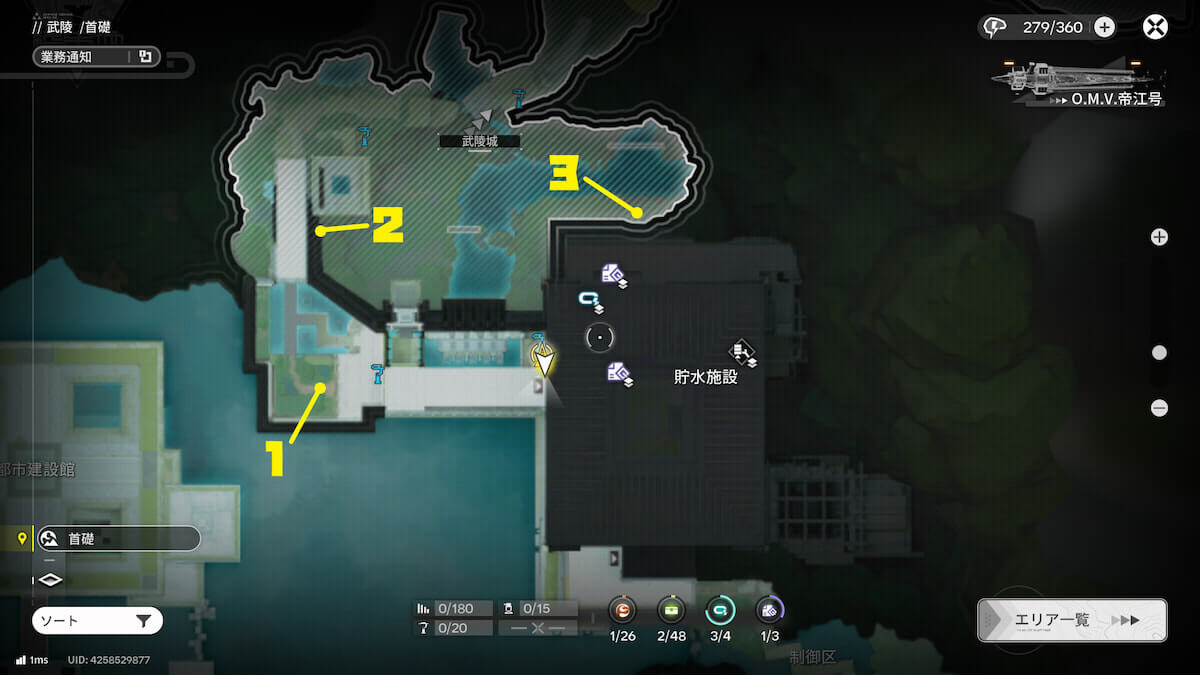Image resolution: width=1200 pixels, height=675 pixels.
Task: Select the 貯水施設 facility marker icon
Action: coord(742,350)
